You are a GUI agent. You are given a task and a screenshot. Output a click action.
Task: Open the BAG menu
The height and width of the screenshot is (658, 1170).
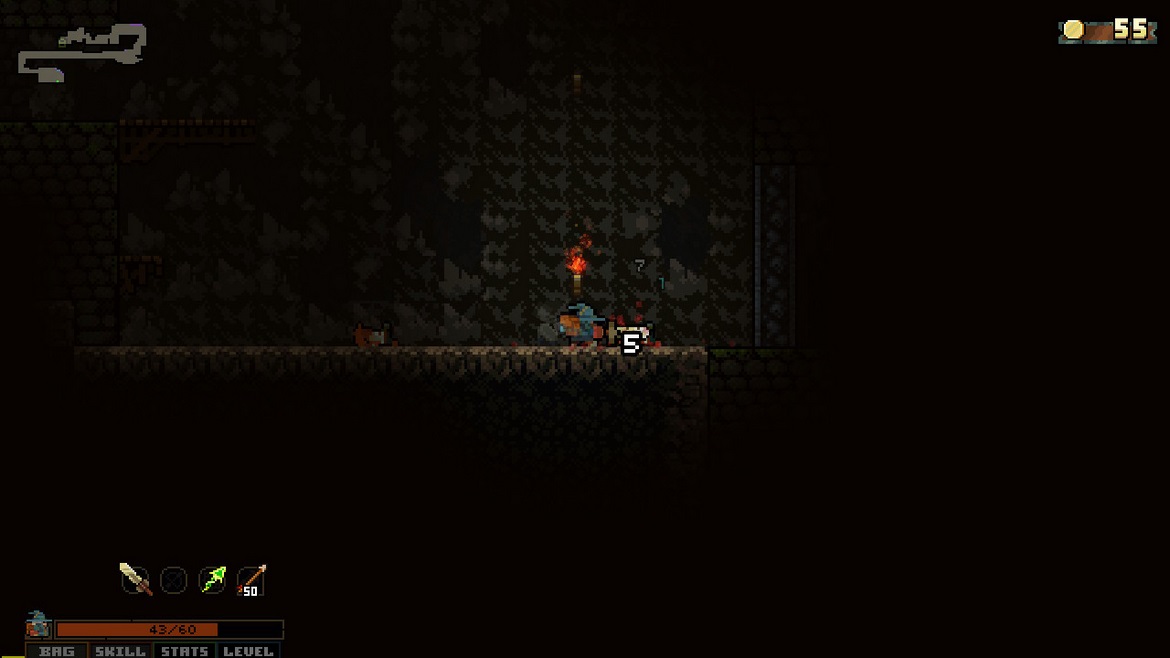pyautogui.click(x=57, y=651)
